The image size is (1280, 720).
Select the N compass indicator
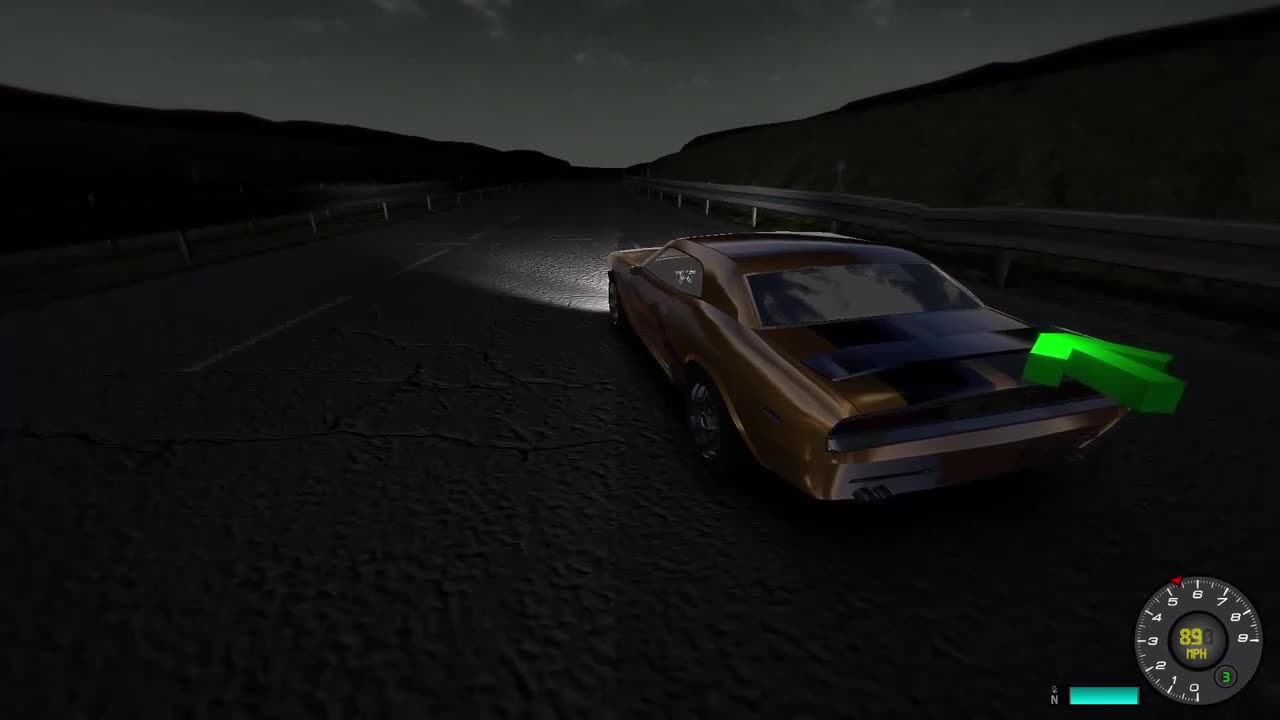[1055, 693]
